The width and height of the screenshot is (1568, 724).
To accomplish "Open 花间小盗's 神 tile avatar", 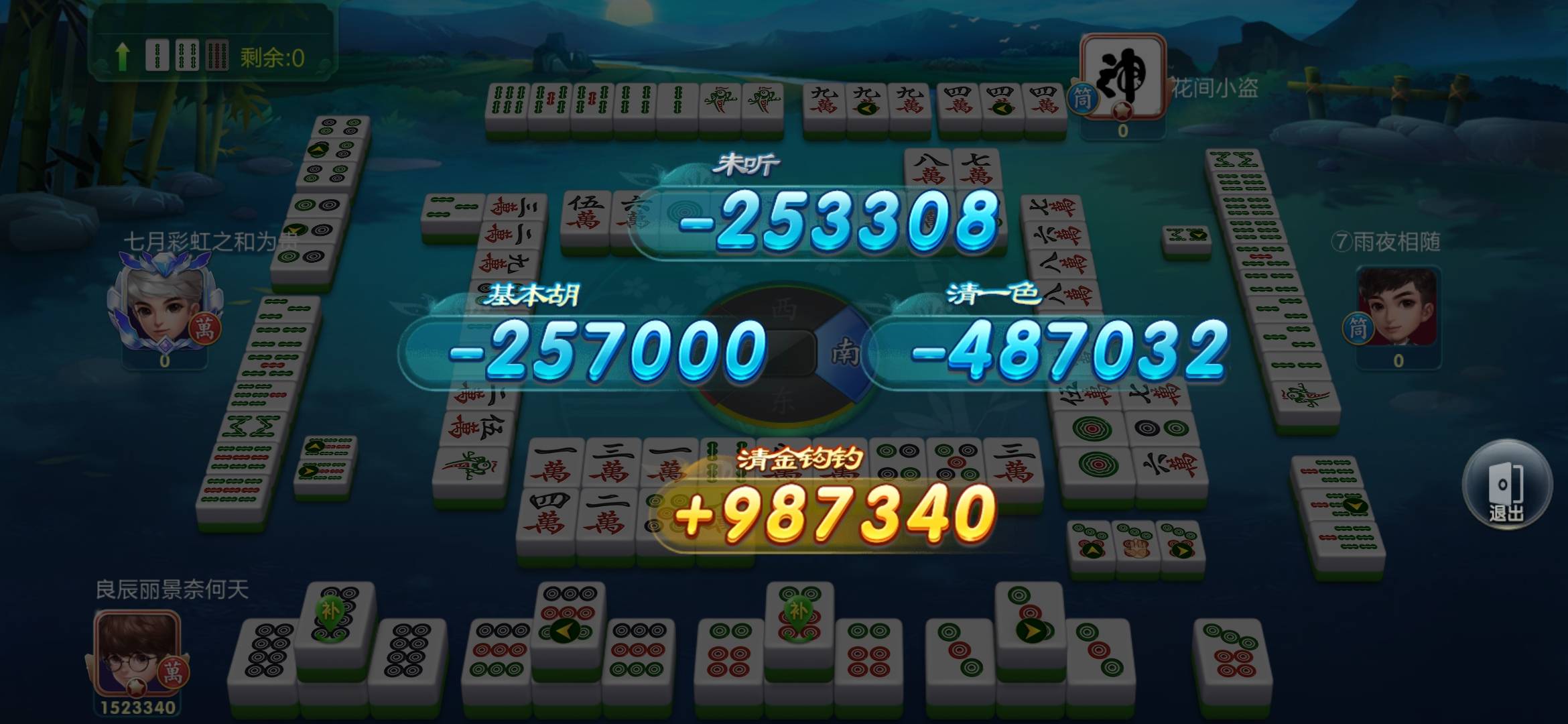I will point(1124,76).
